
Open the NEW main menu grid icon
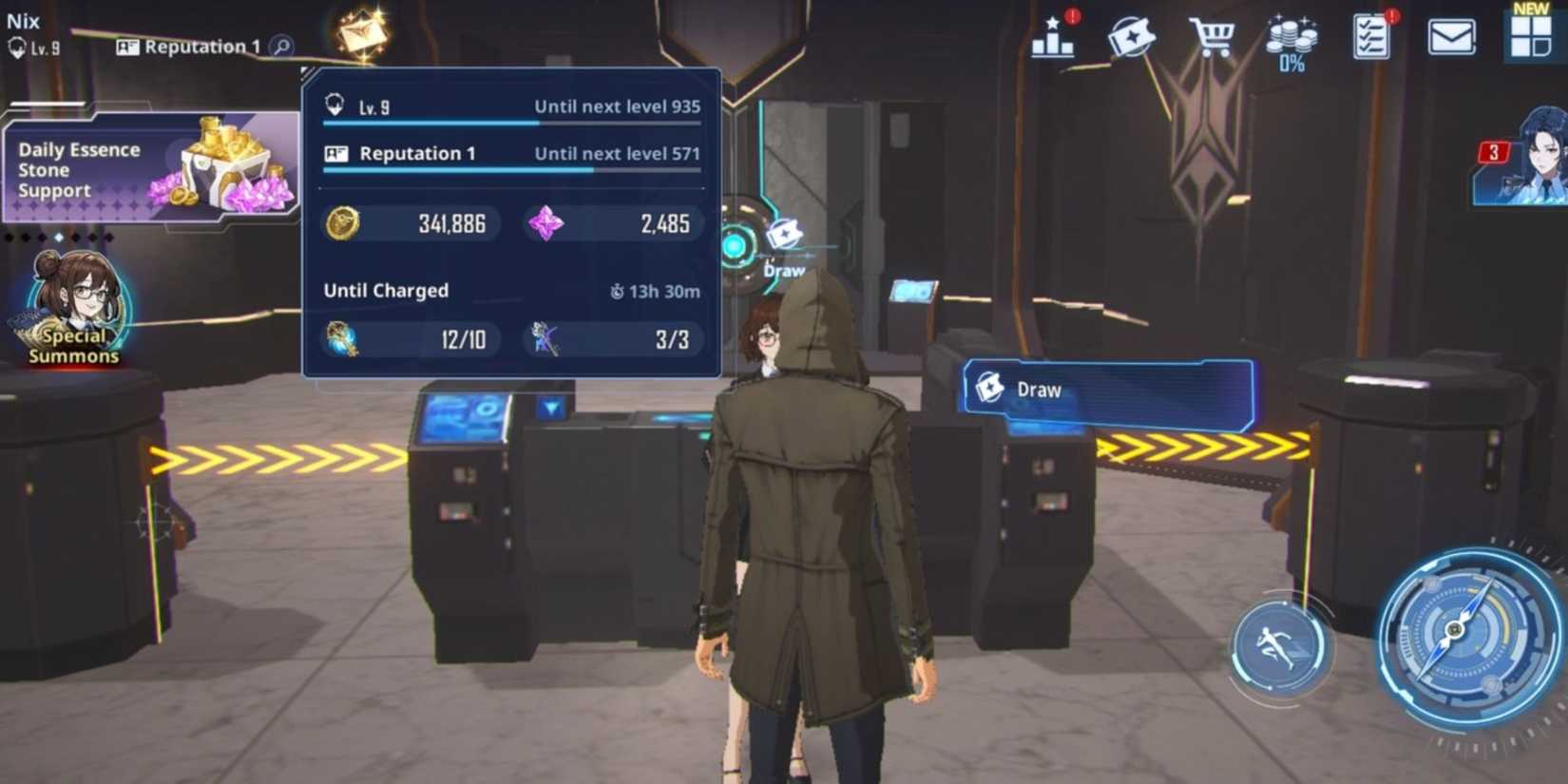[1530, 36]
